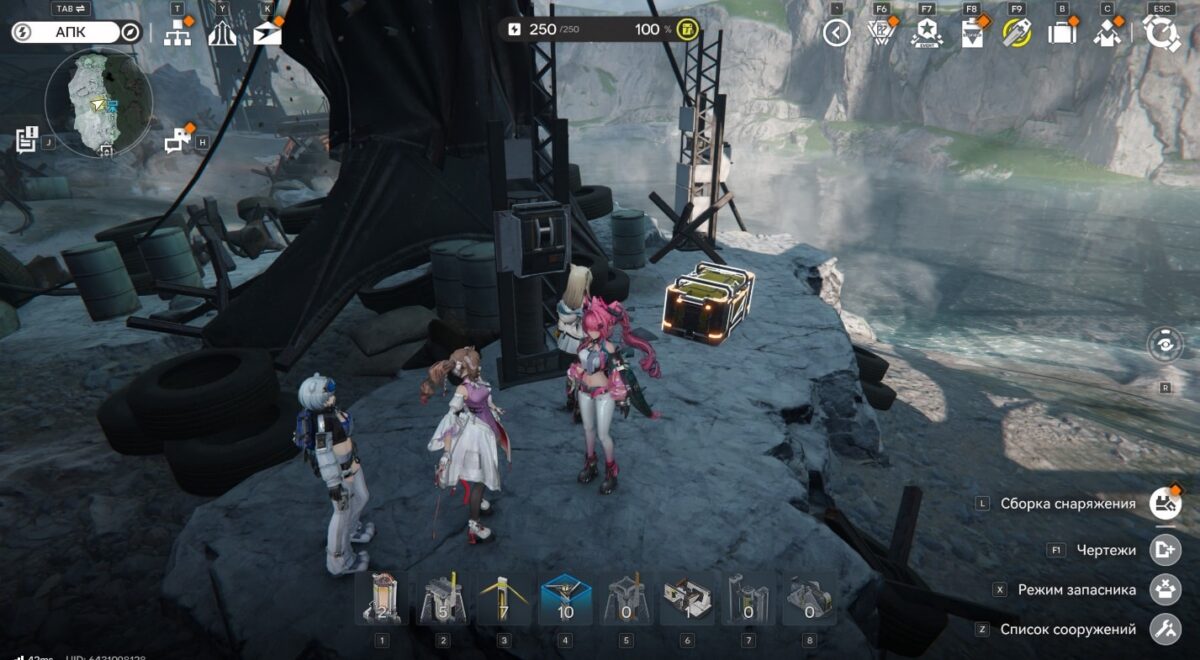The height and width of the screenshot is (660, 1200).
Task: Select the building slot with count 1
Action: point(687,599)
